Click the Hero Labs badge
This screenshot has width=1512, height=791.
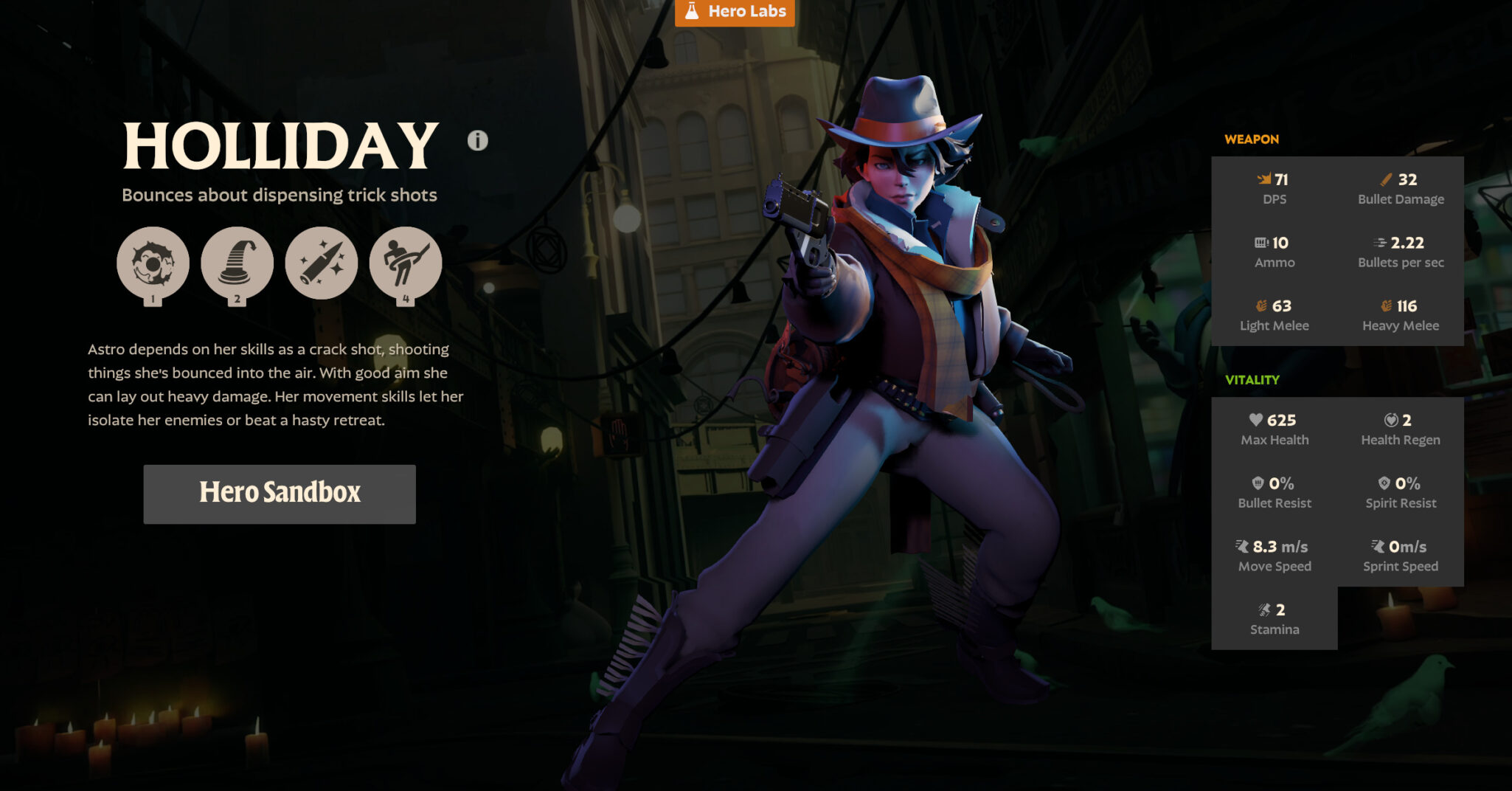click(735, 12)
